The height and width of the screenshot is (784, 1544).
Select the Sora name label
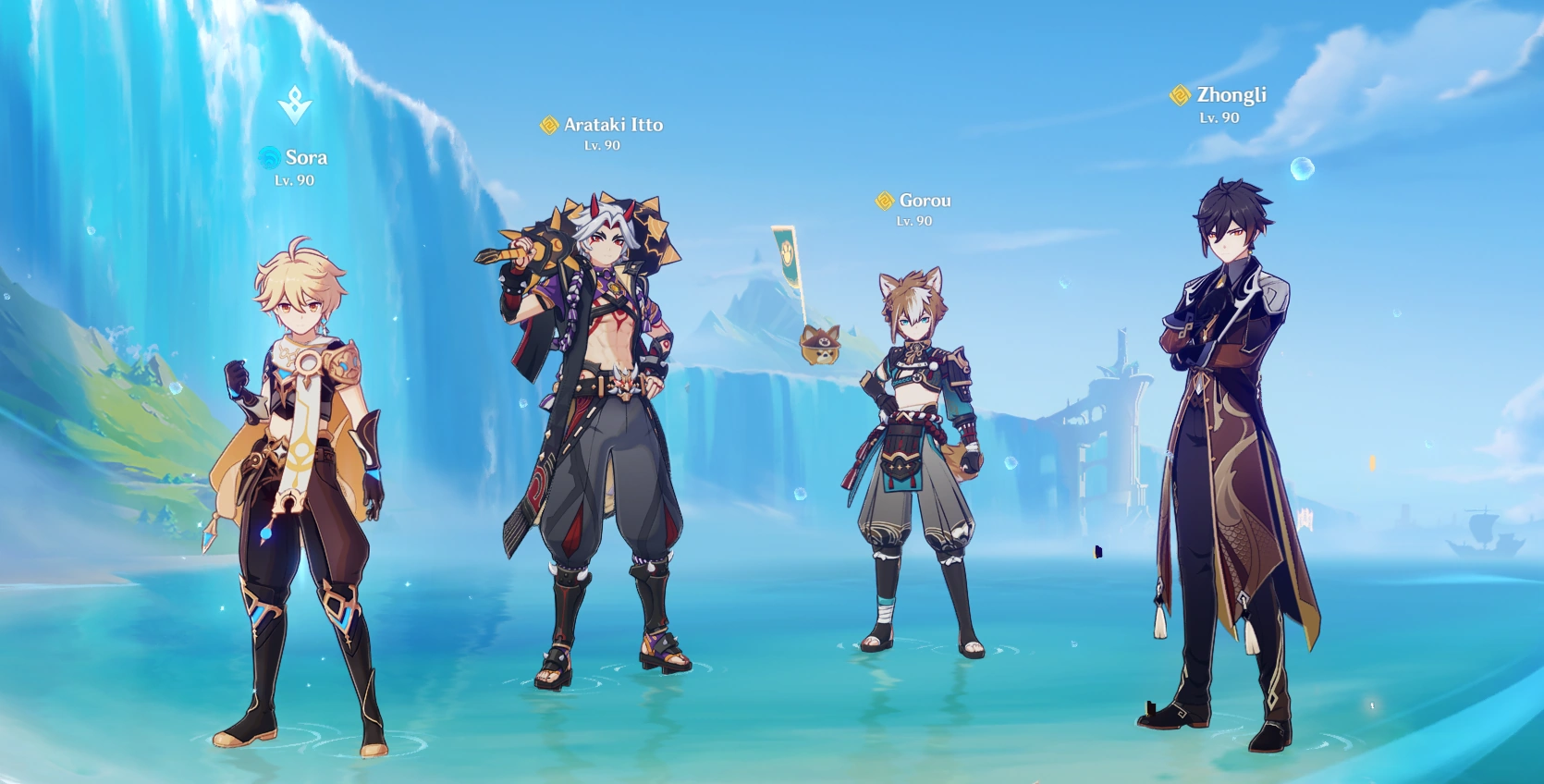point(305,158)
